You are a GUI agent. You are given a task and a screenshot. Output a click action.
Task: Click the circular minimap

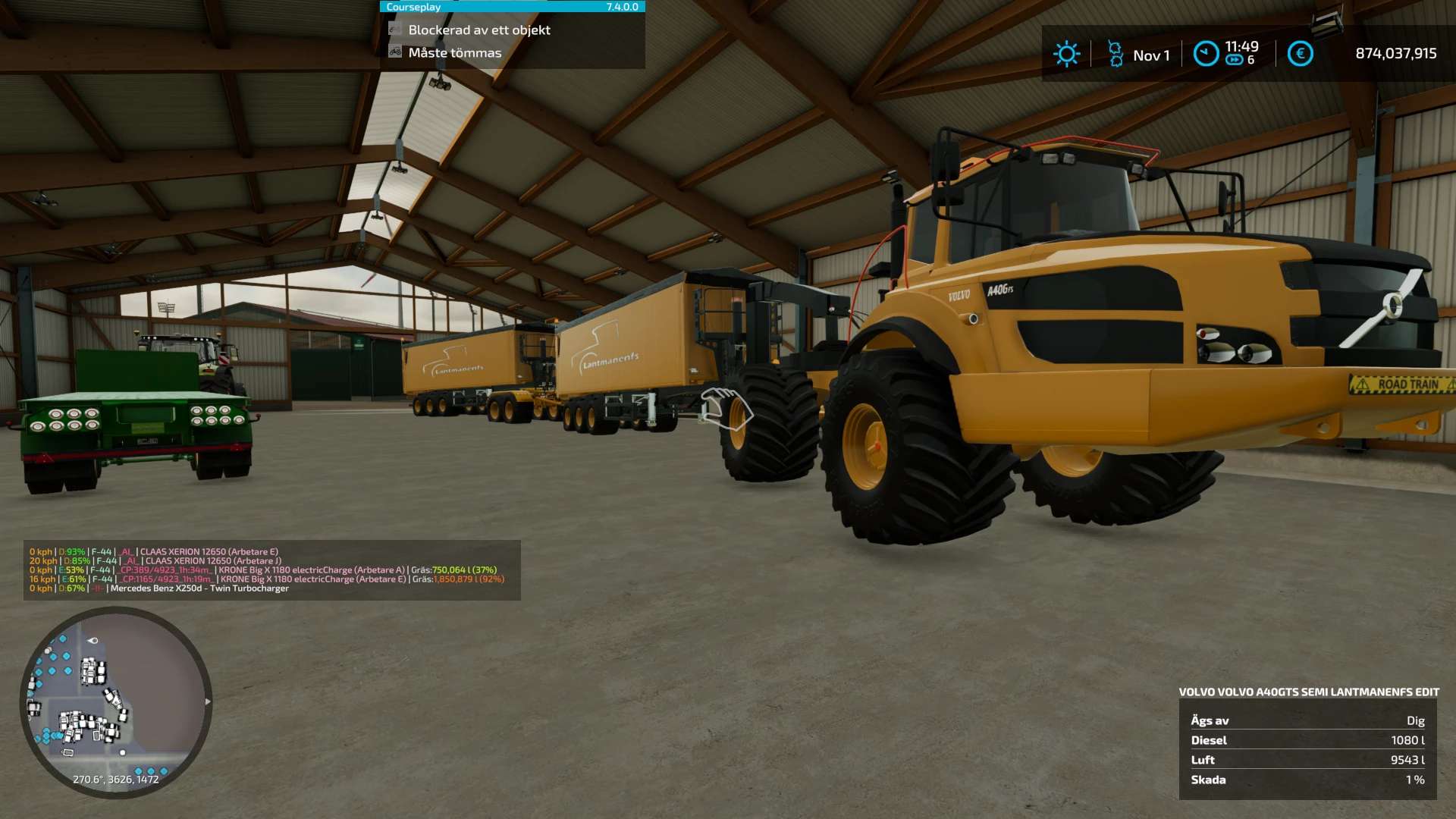116,701
